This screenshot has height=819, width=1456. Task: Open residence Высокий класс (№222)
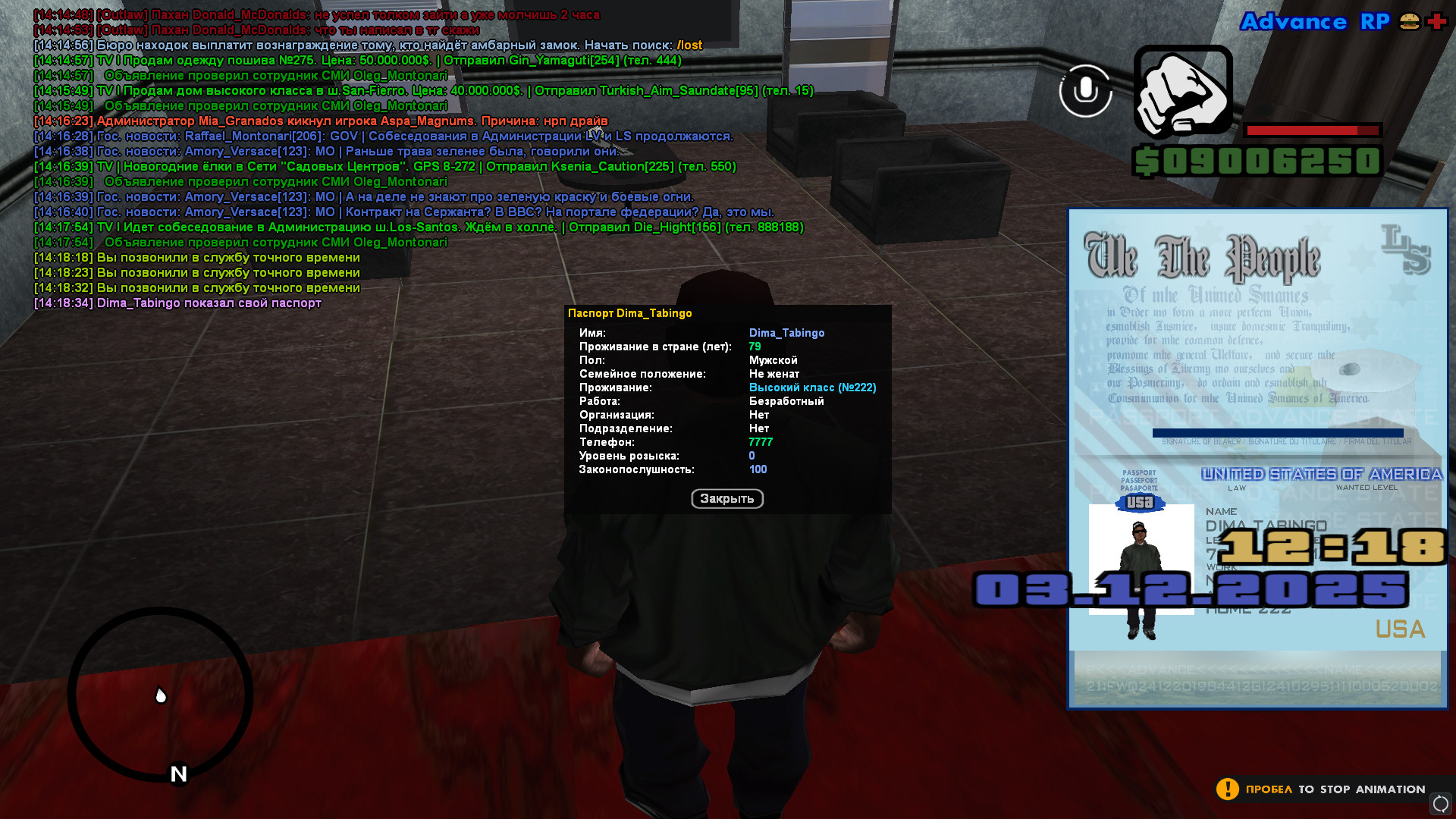click(812, 387)
